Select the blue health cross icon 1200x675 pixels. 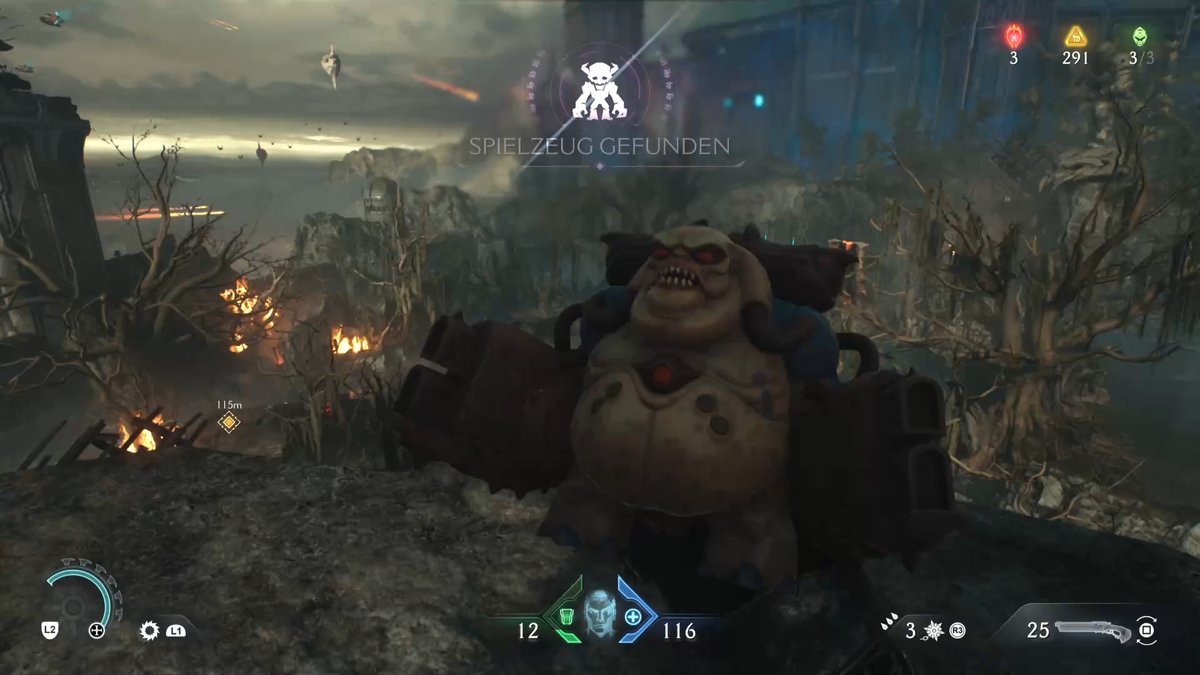(633, 617)
